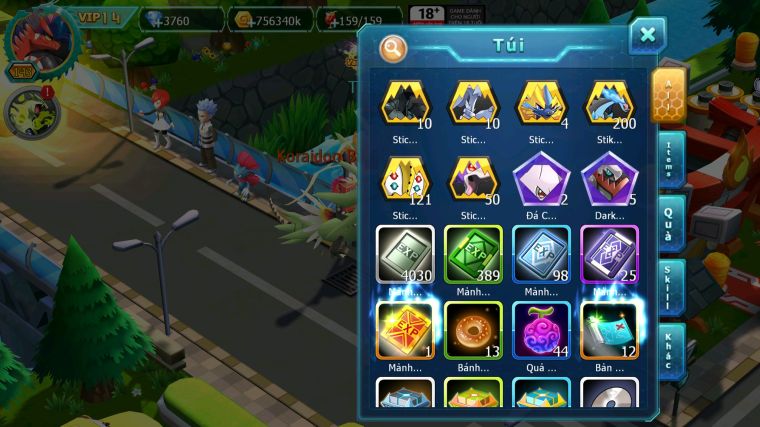This screenshot has height=427, width=760.
Task: Select the treasure map Bản item
Action: [609, 330]
